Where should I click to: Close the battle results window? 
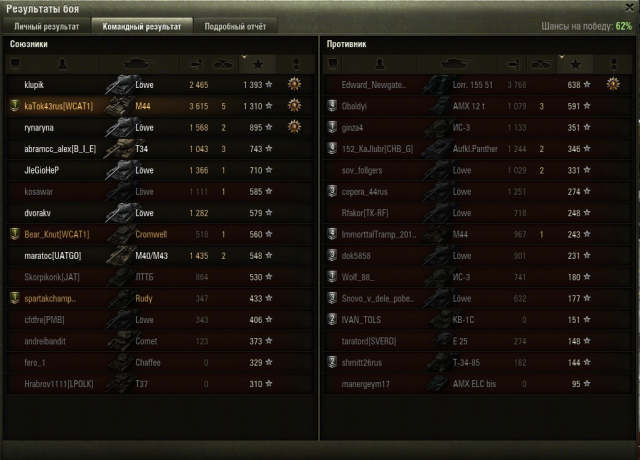[629, 8]
